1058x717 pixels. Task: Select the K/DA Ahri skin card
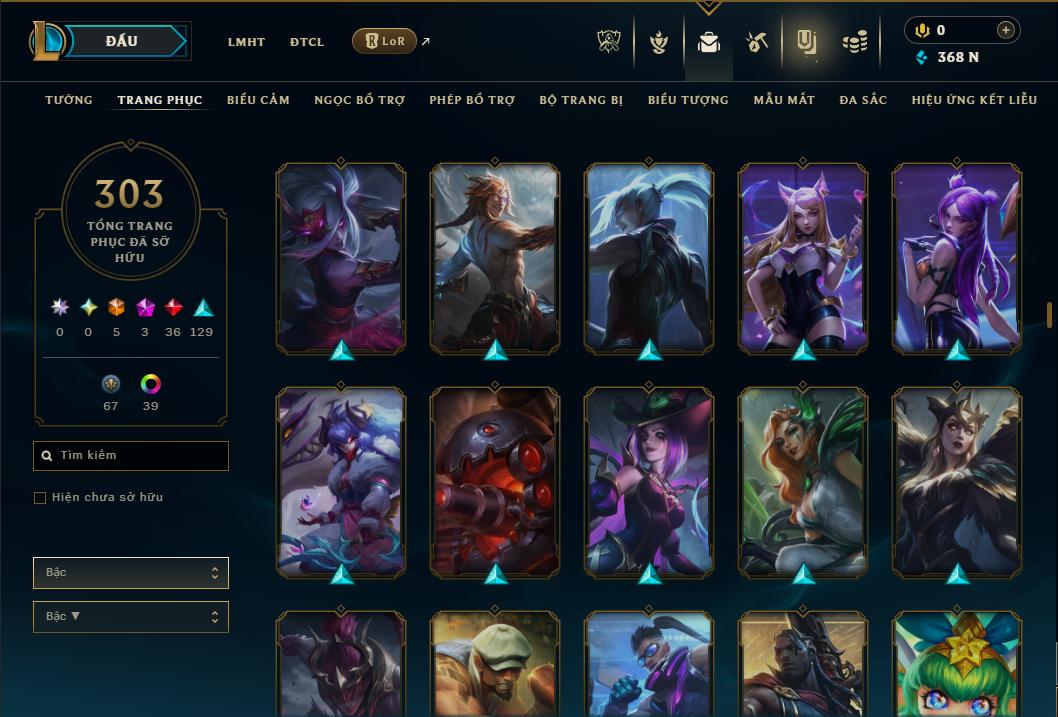803,257
